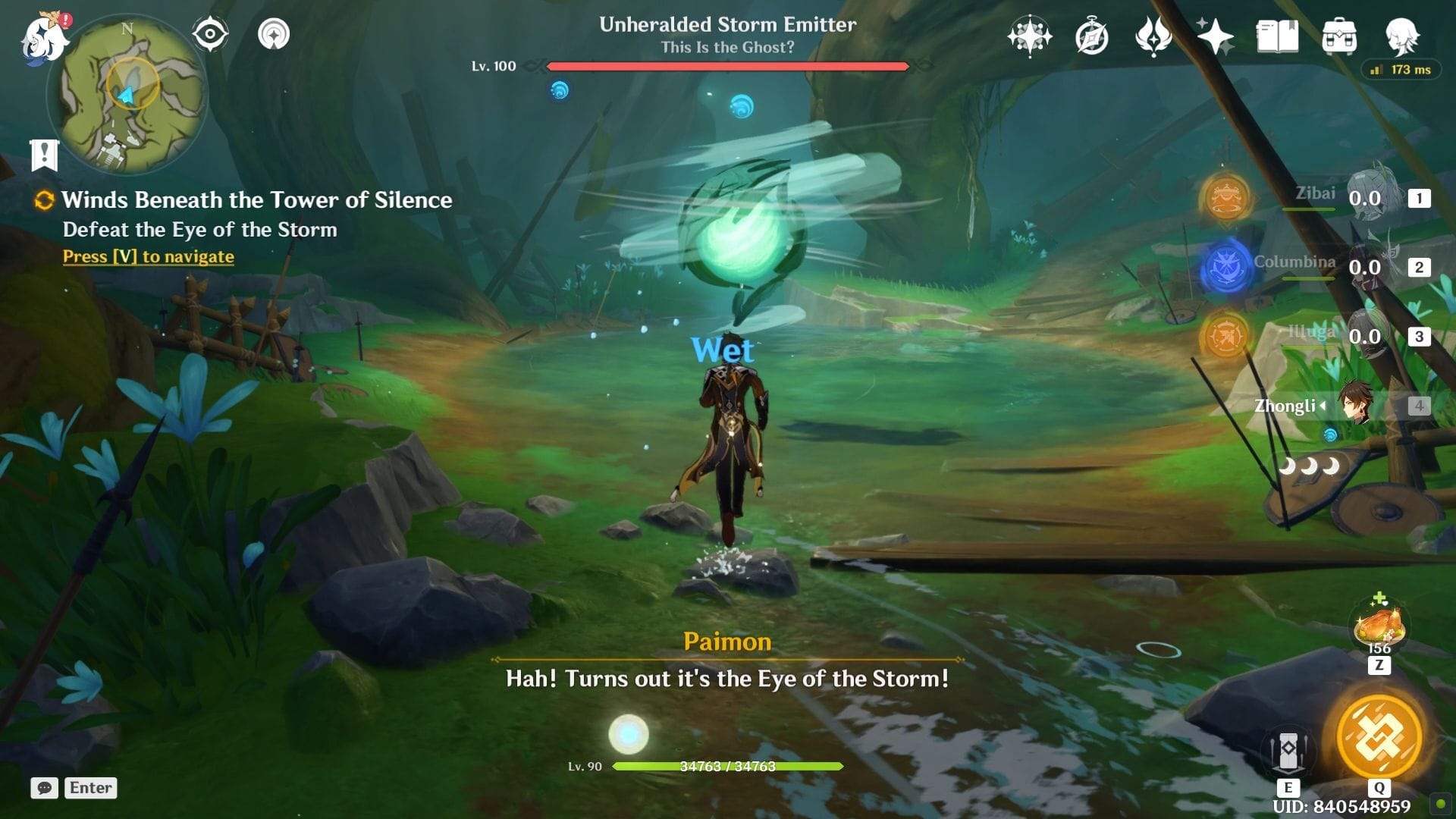Open the round compass events icon
1456x819 pixels.
[x=1092, y=36]
